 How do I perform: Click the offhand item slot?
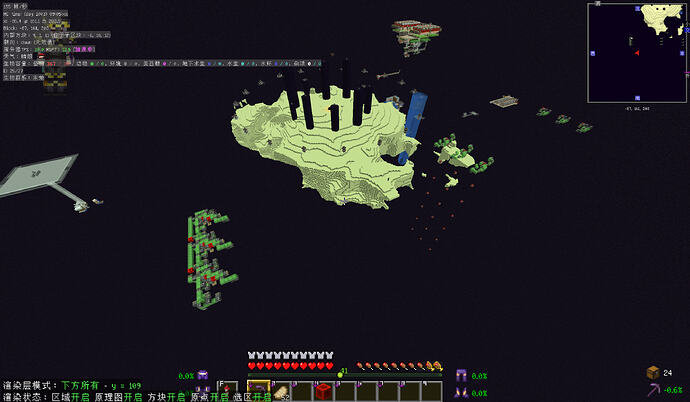pos(228,390)
